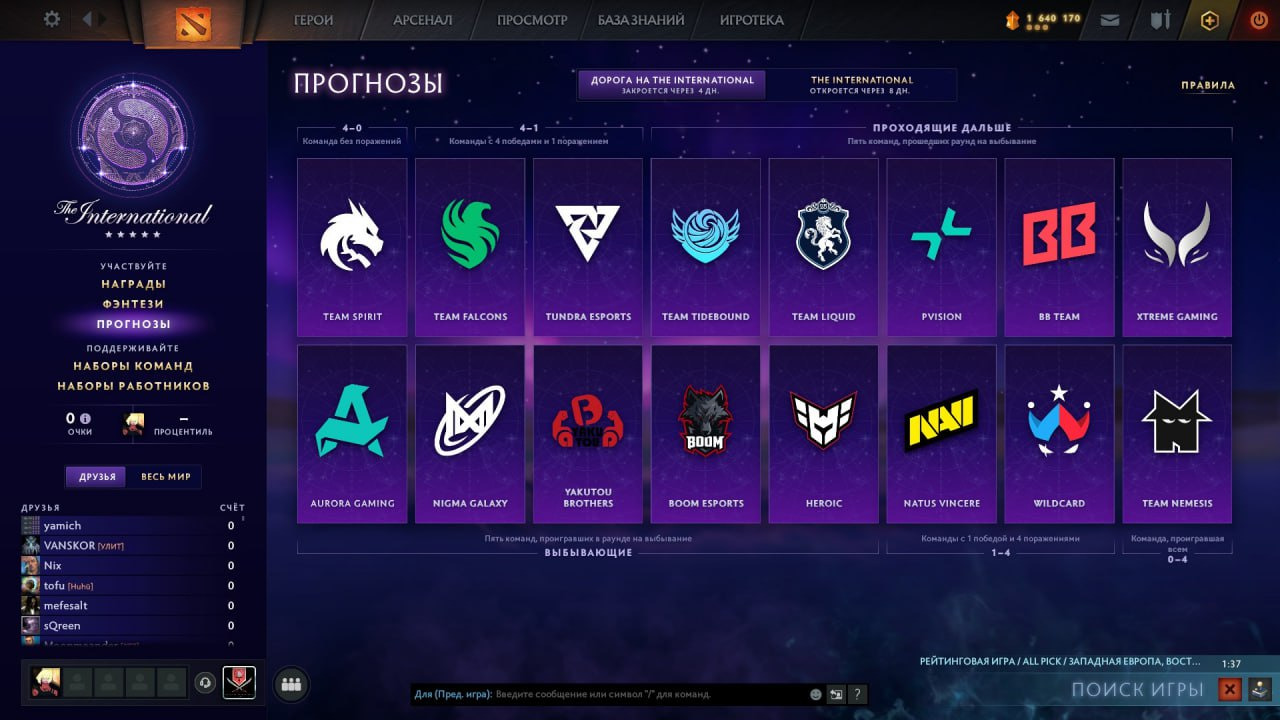Screen dimensions: 1280x720
Task: Click the party members group icon near chat
Action: [290, 682]
